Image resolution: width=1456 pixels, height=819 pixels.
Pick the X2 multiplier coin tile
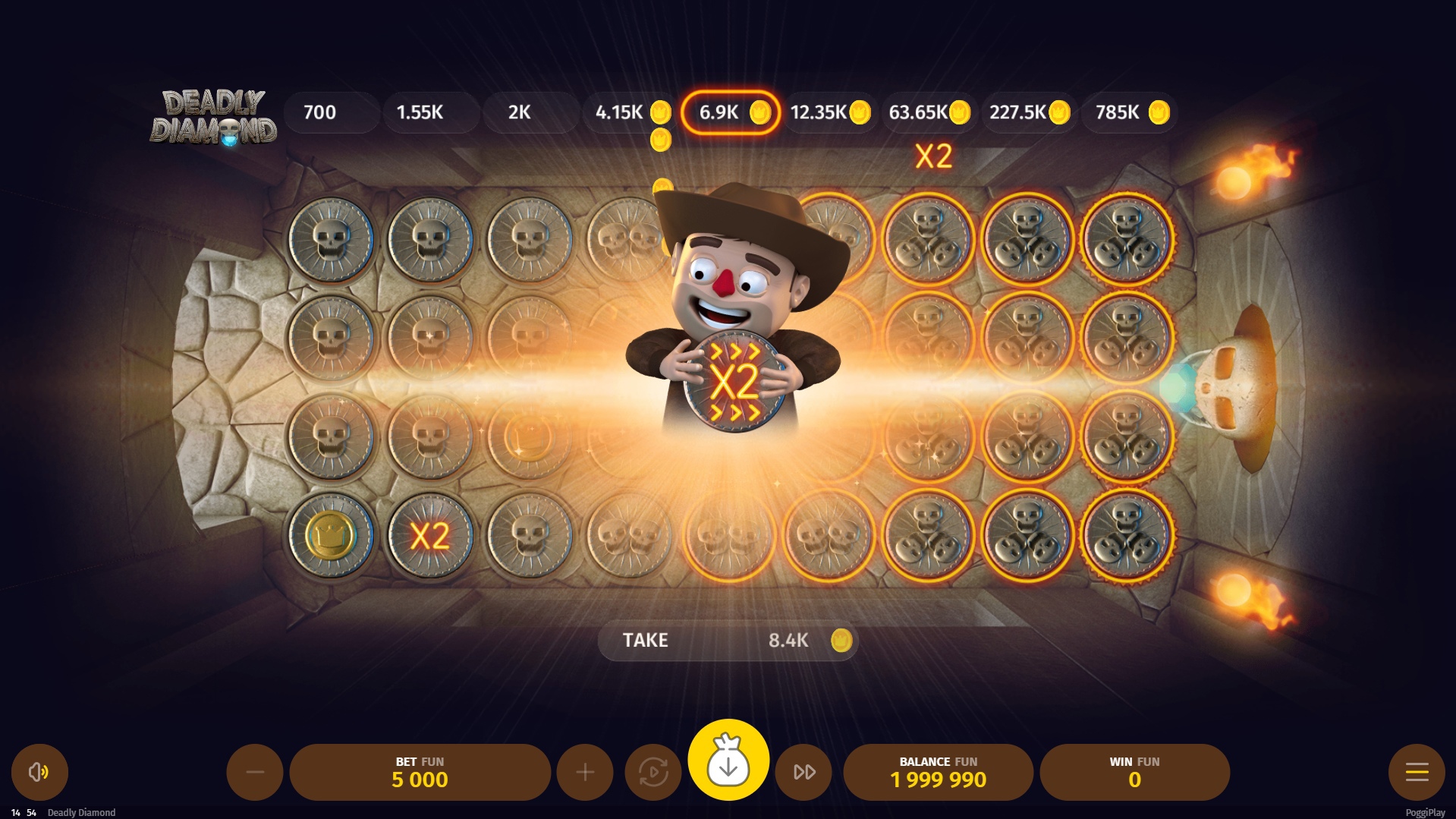click(x=430, y=535)
